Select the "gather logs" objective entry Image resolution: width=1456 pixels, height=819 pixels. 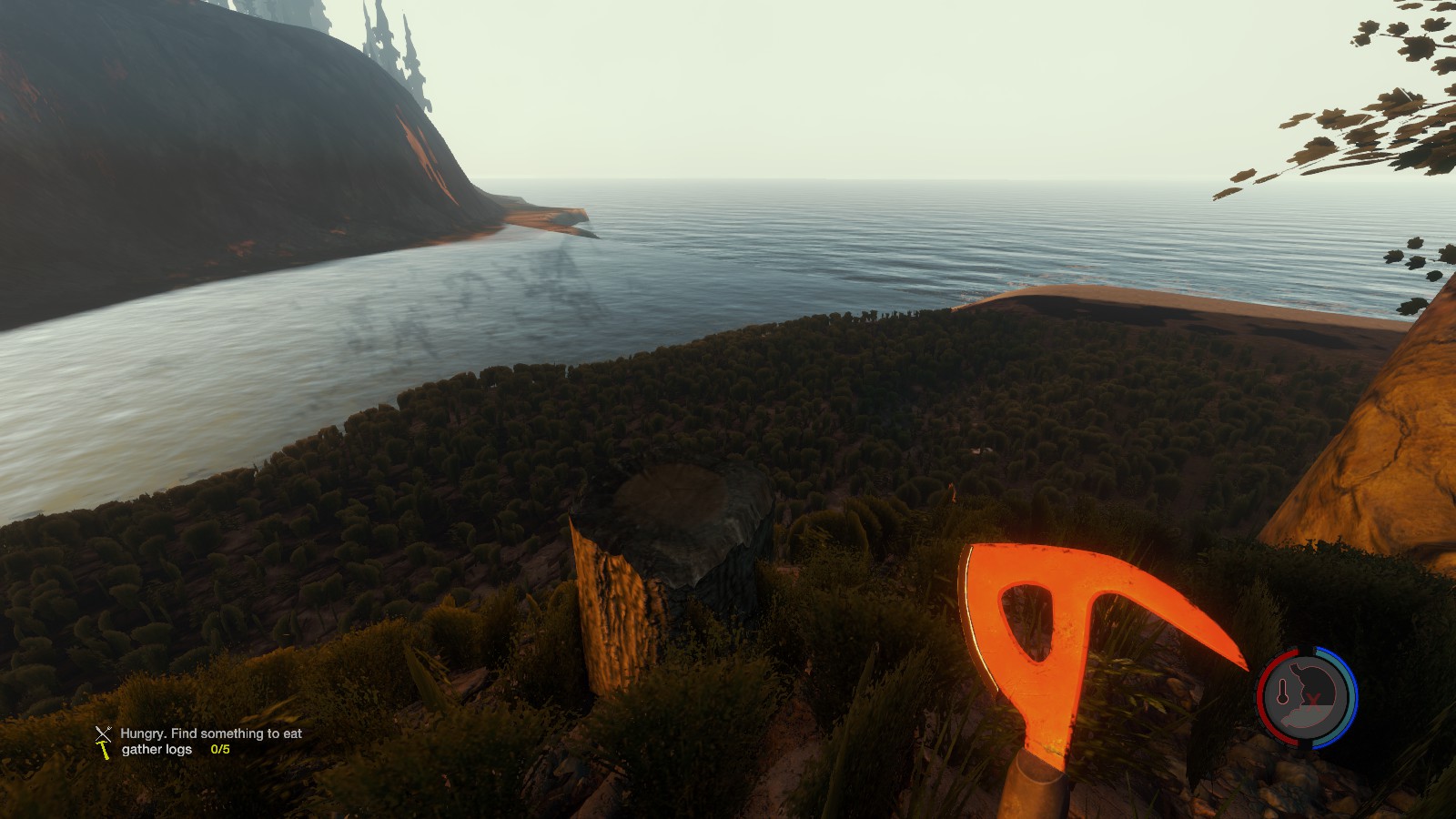pos(157,750)
